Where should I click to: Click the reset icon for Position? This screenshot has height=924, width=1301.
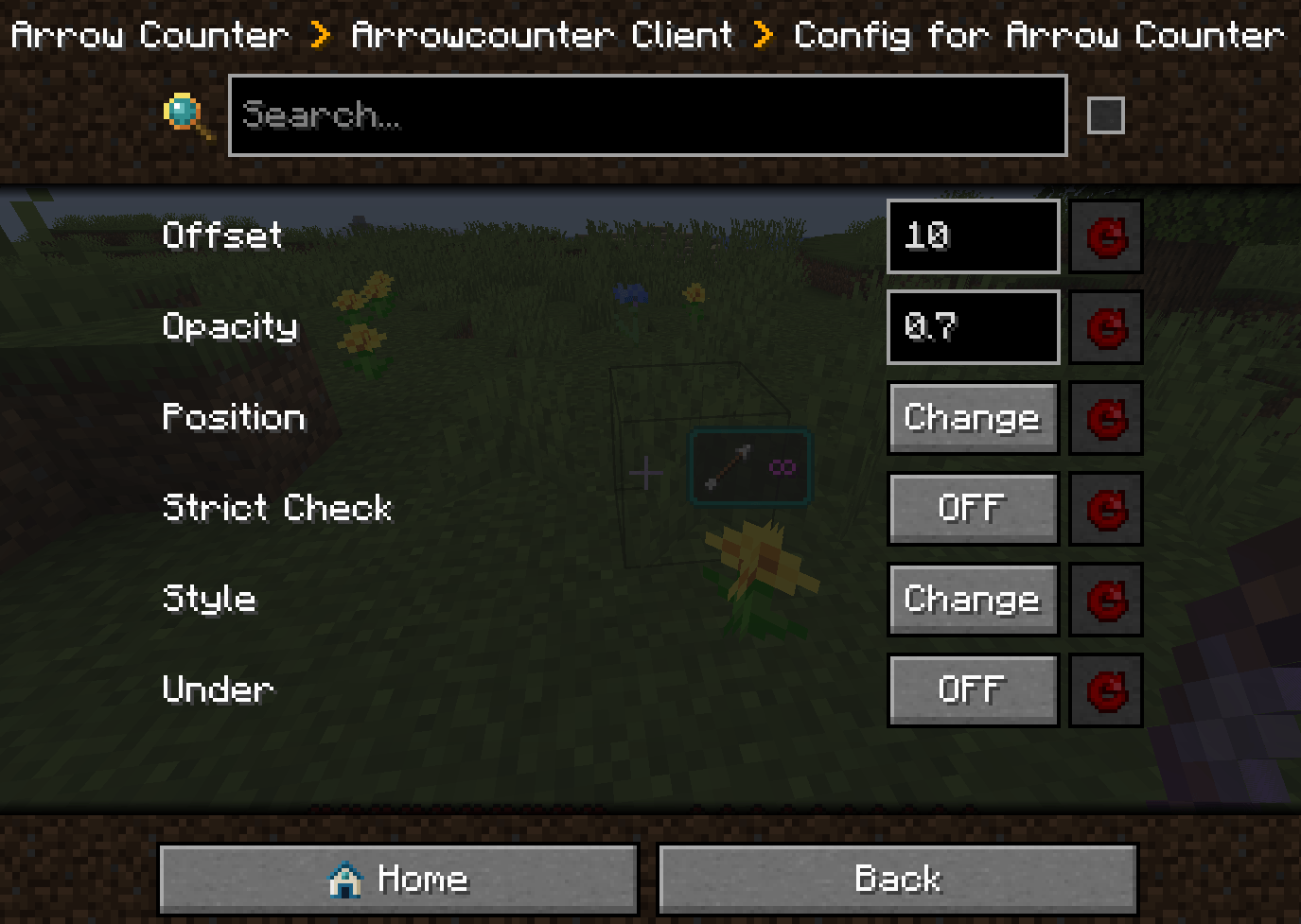[x=1105, y=418]
